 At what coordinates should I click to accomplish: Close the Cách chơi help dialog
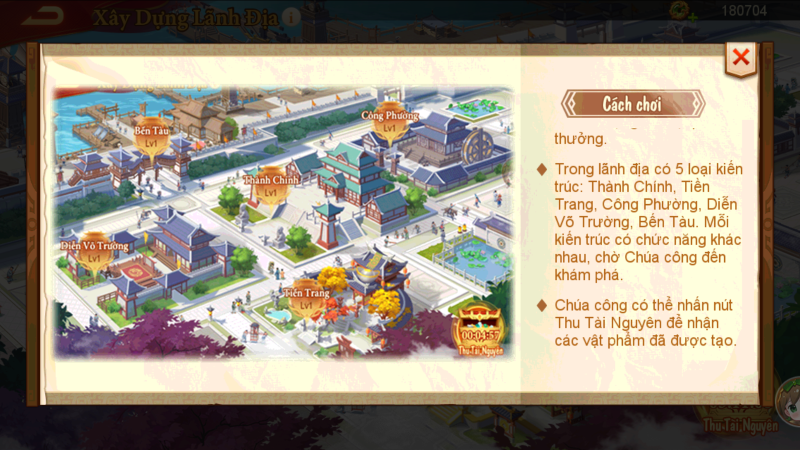point(741,58)
